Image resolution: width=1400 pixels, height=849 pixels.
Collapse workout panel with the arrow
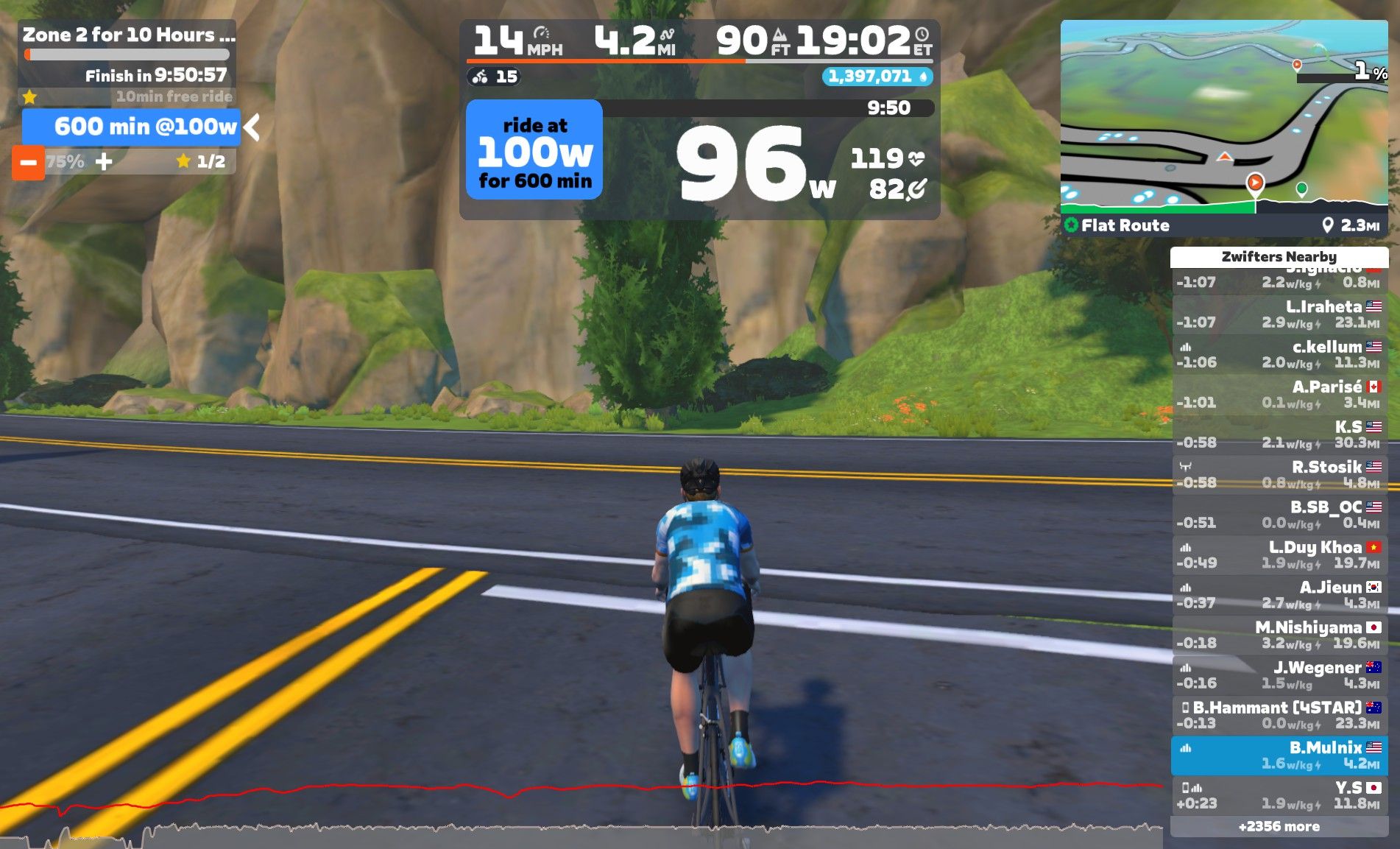[252, 127]
